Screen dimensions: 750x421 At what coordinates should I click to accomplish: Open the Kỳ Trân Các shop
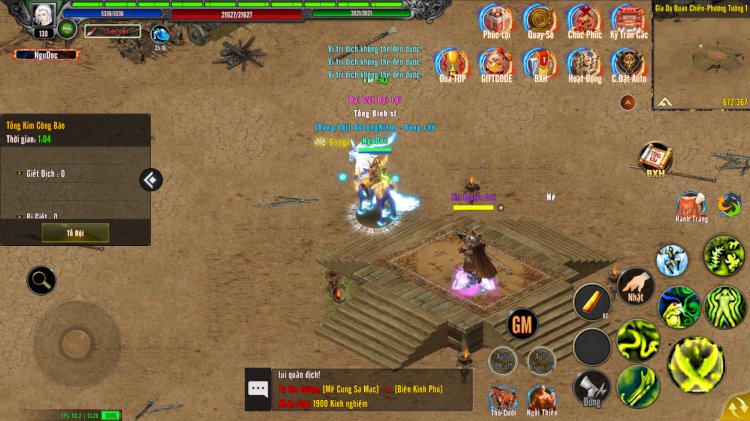[x=629, y=19]
